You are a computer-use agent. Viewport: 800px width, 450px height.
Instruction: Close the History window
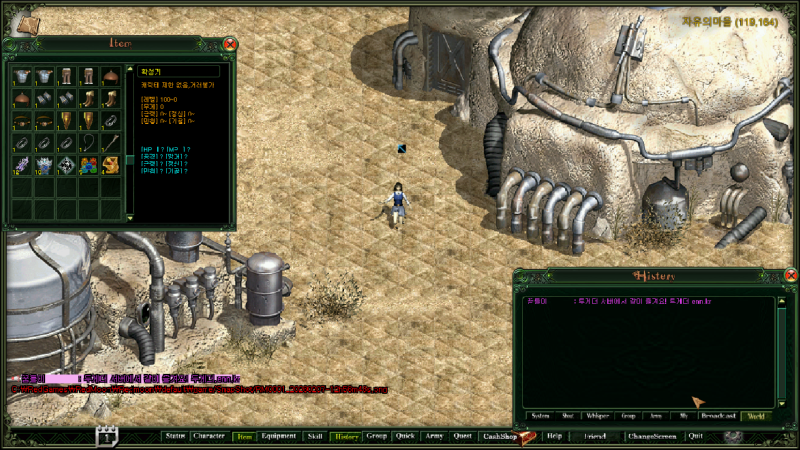tap(790, 276)
